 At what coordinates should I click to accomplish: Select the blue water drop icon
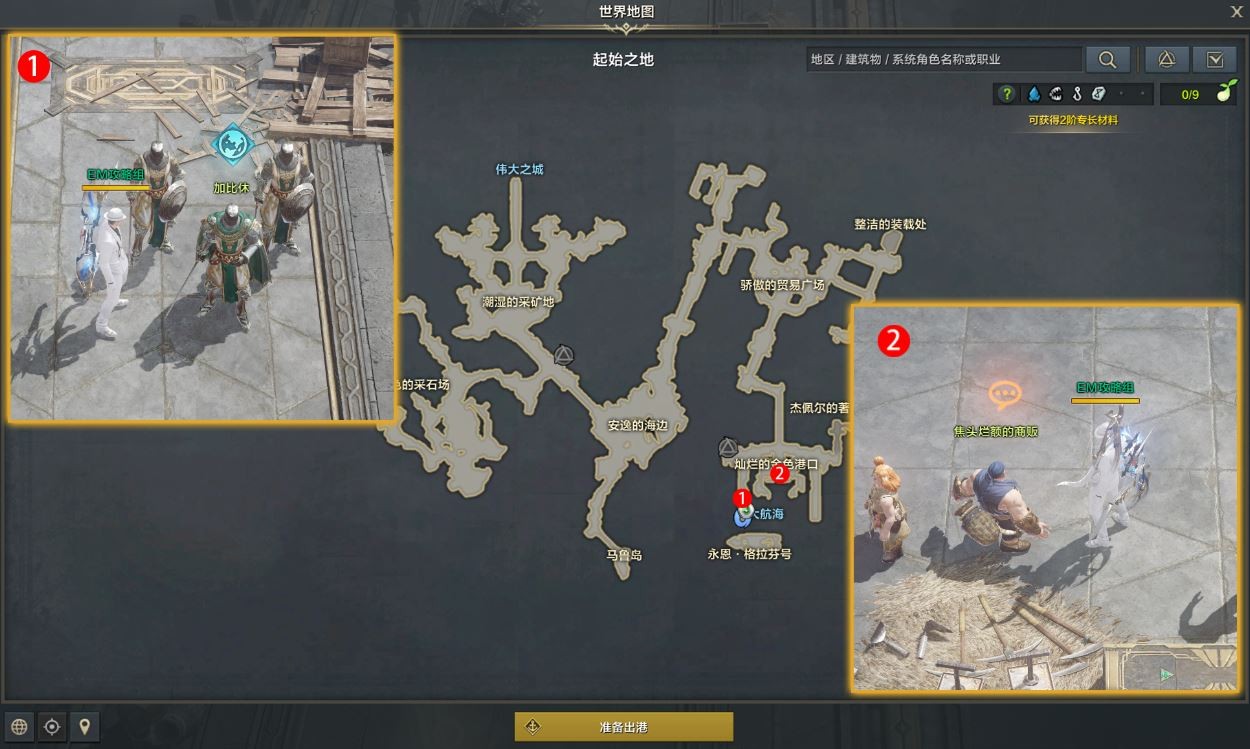pos(1033,94)
